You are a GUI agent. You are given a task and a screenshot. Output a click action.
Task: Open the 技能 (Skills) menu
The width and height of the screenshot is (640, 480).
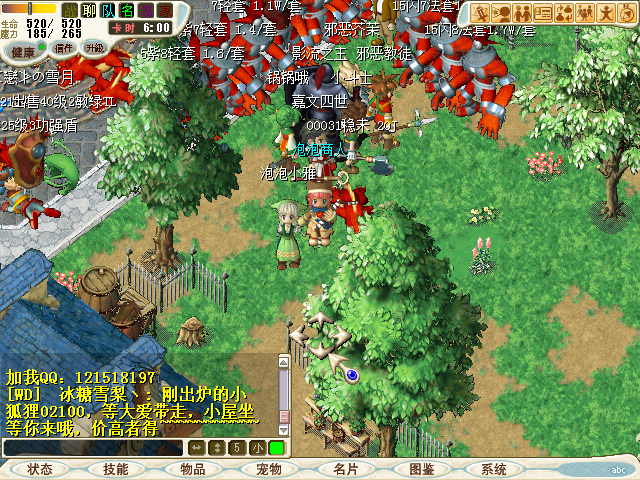[116, 469]
